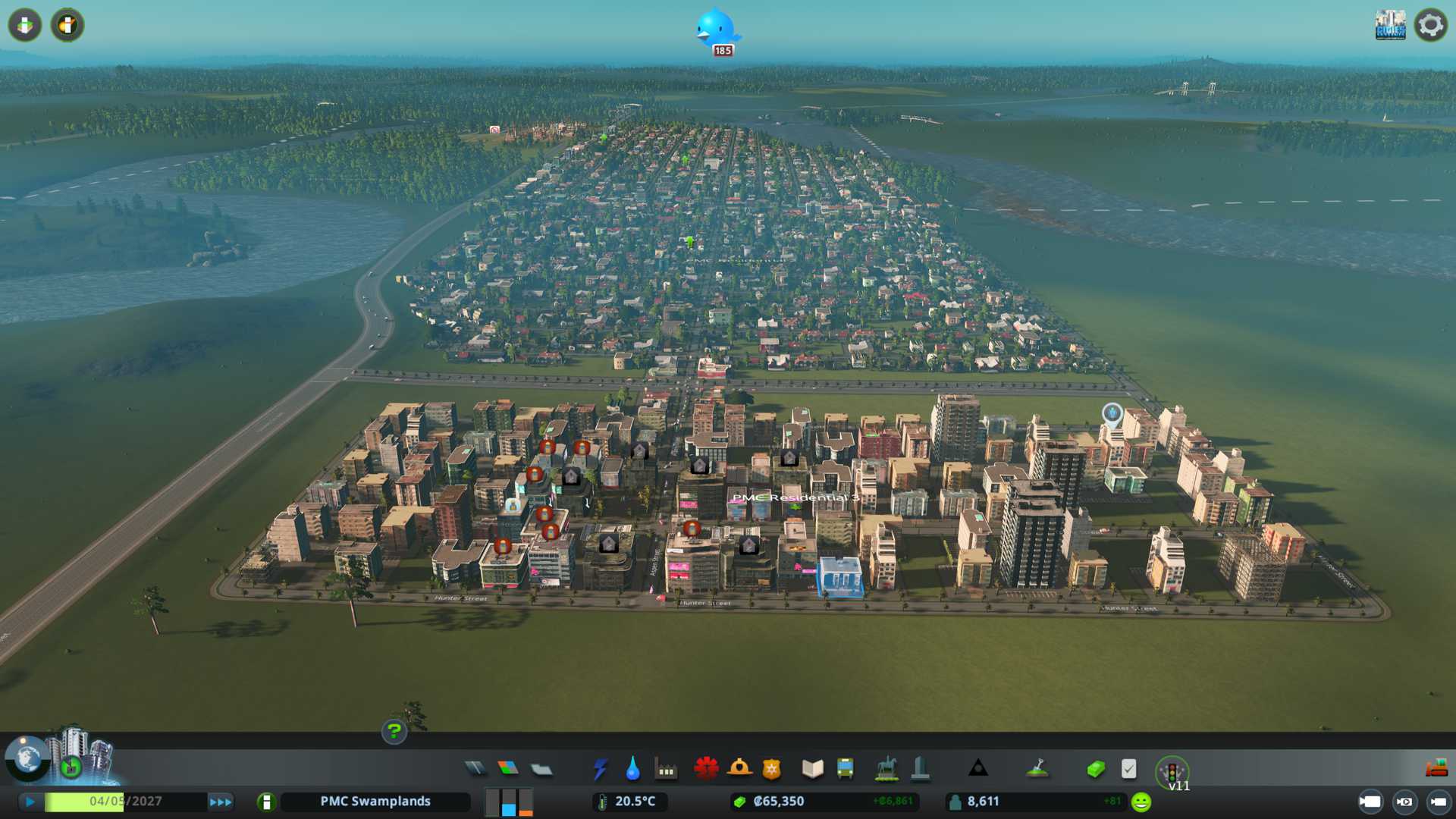Open the Districts tool
This screenshot has height=819, width=1456.
coord(541,769)
